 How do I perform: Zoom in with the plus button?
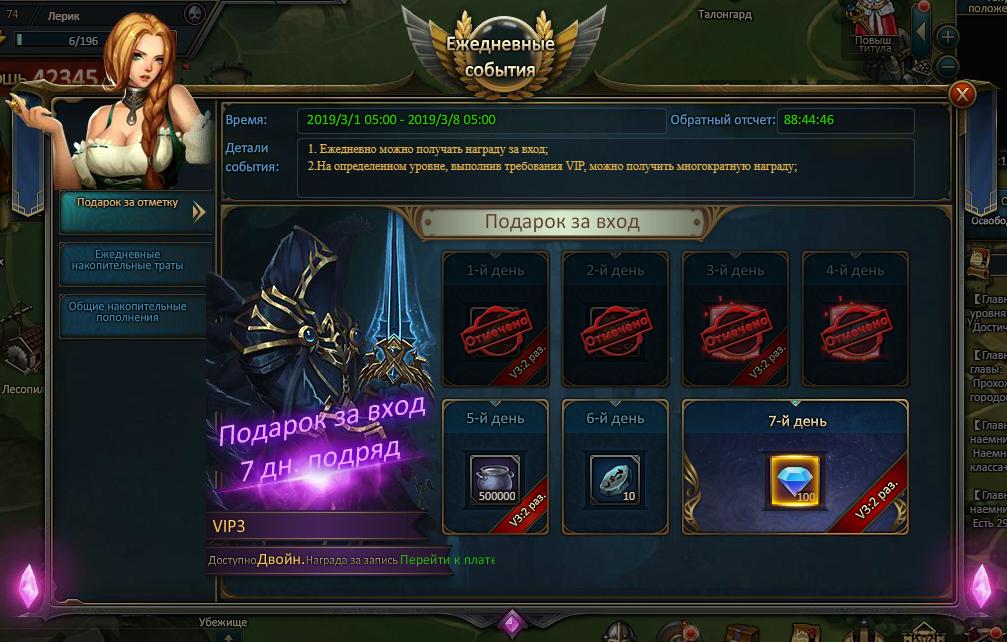point(946,37)
